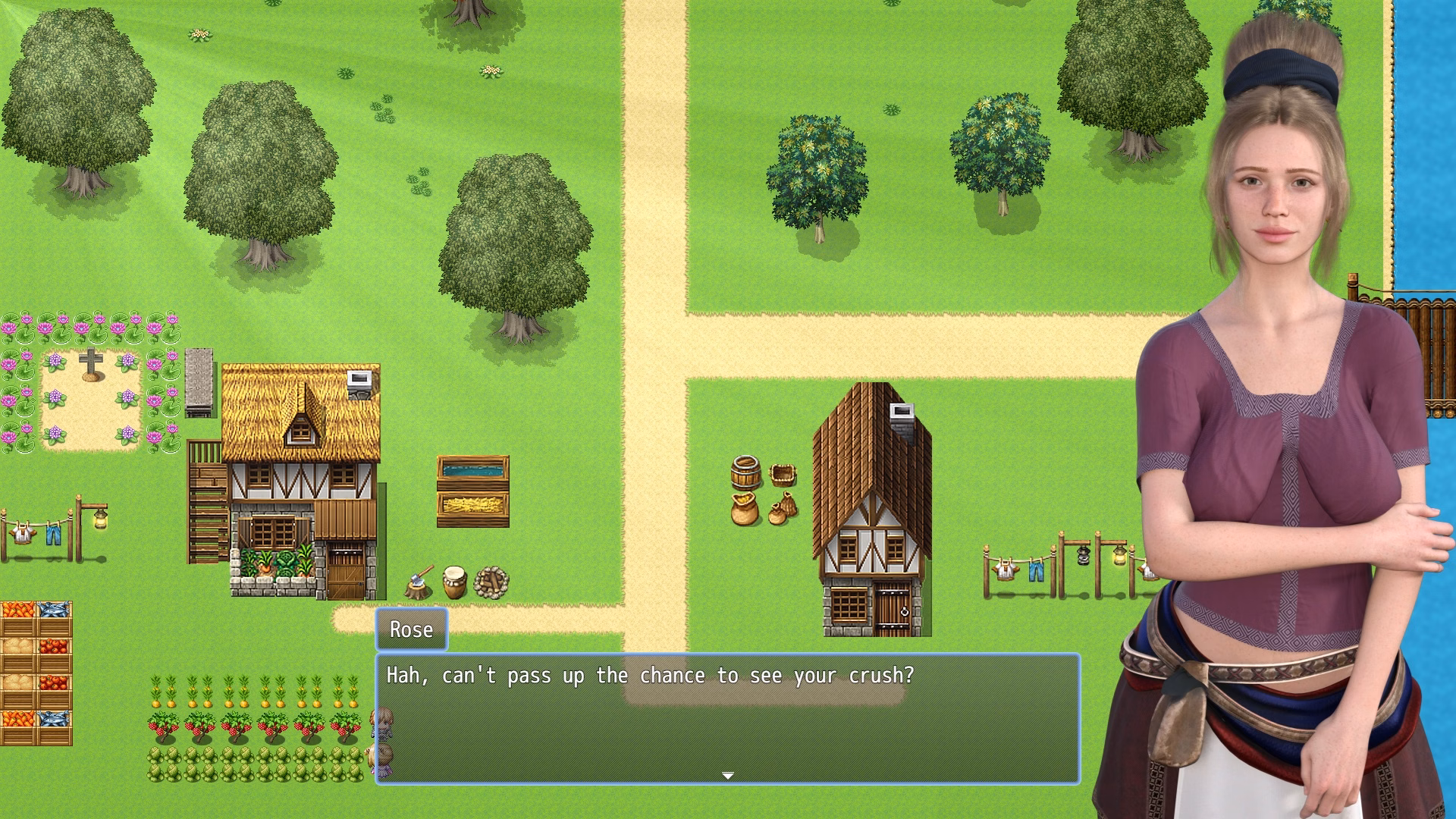Click Rose's dialogue message box
This screenshot has width=1456, height=819.
tap(727, 717)
